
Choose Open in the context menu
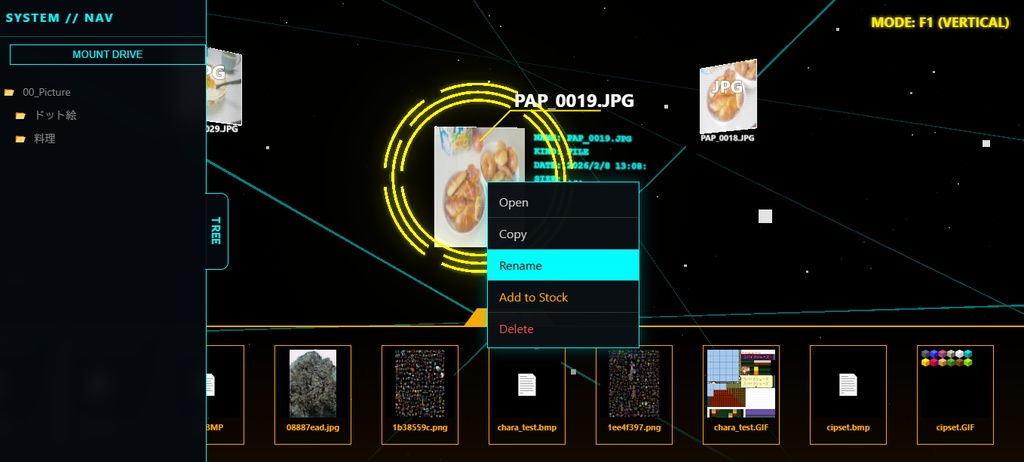point(562,202)
